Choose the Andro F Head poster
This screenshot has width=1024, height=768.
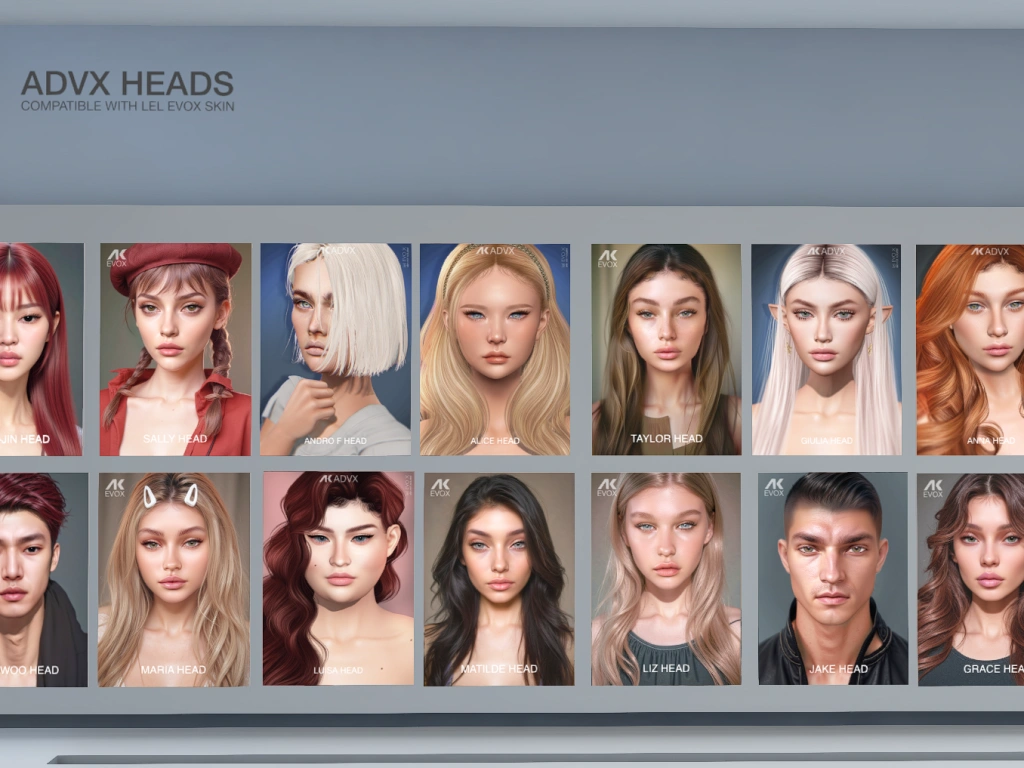[x=335, y=349]
